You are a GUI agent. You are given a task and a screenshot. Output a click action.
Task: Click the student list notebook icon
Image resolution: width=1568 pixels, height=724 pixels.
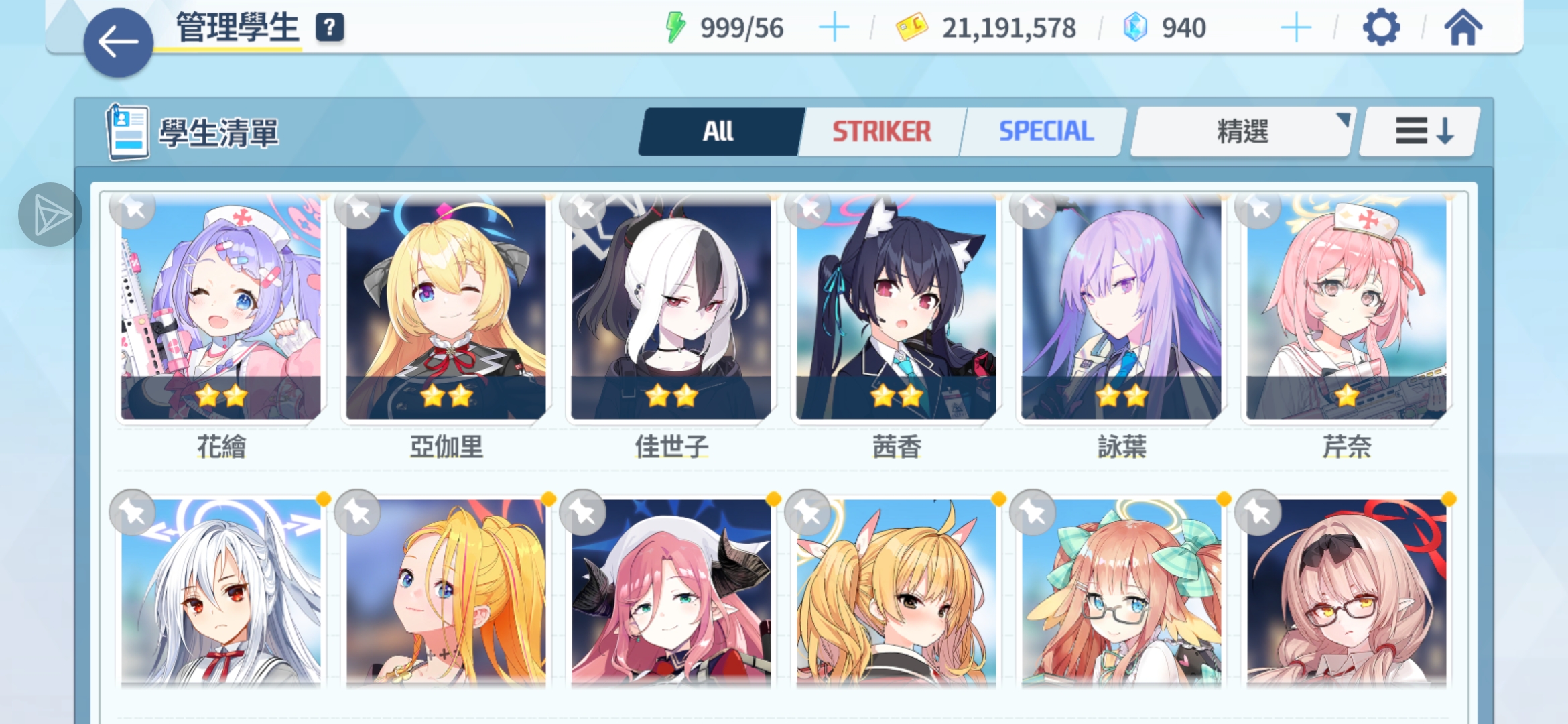(x=127, y=131)
